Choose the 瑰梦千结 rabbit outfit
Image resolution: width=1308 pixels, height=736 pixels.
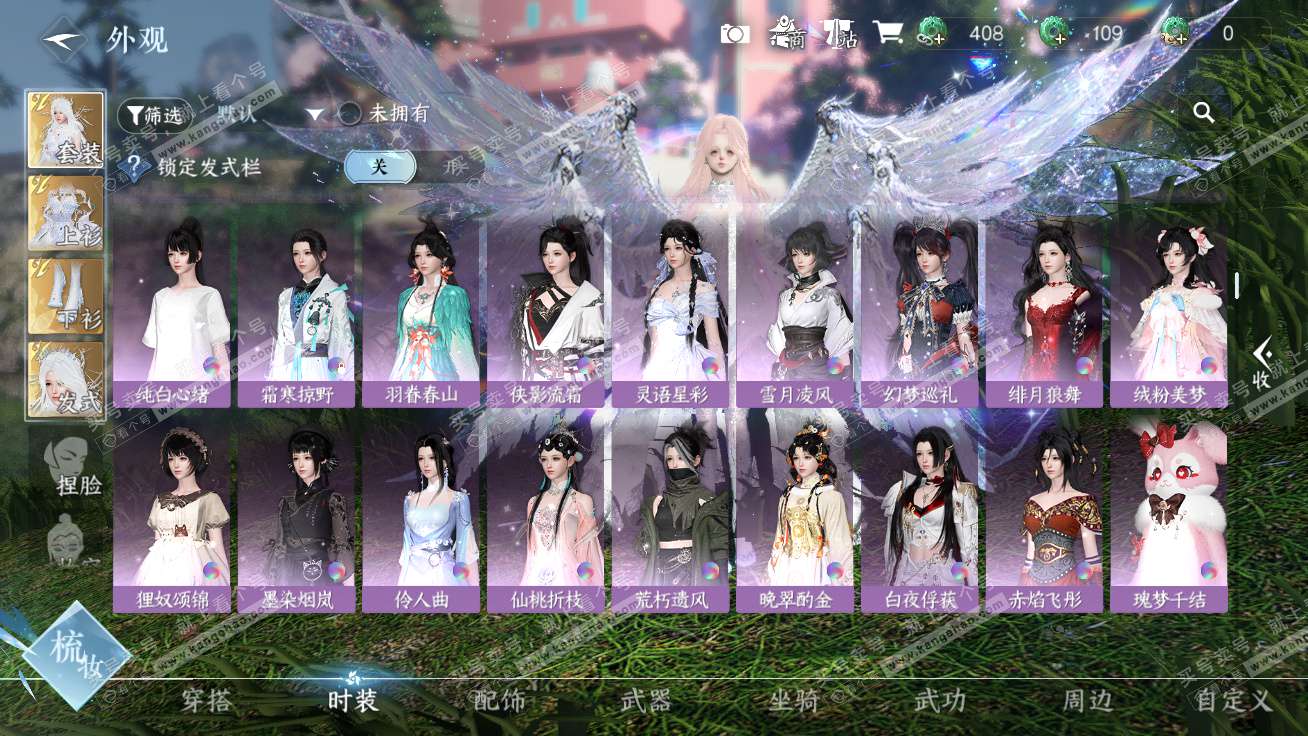click(1169, 515)
